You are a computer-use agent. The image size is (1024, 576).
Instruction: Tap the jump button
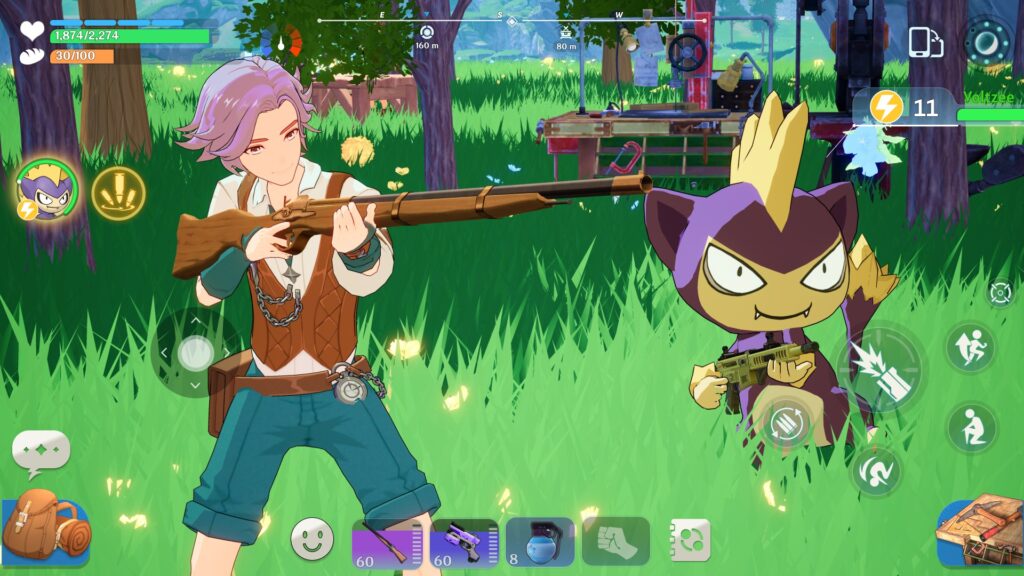[970, 348]
